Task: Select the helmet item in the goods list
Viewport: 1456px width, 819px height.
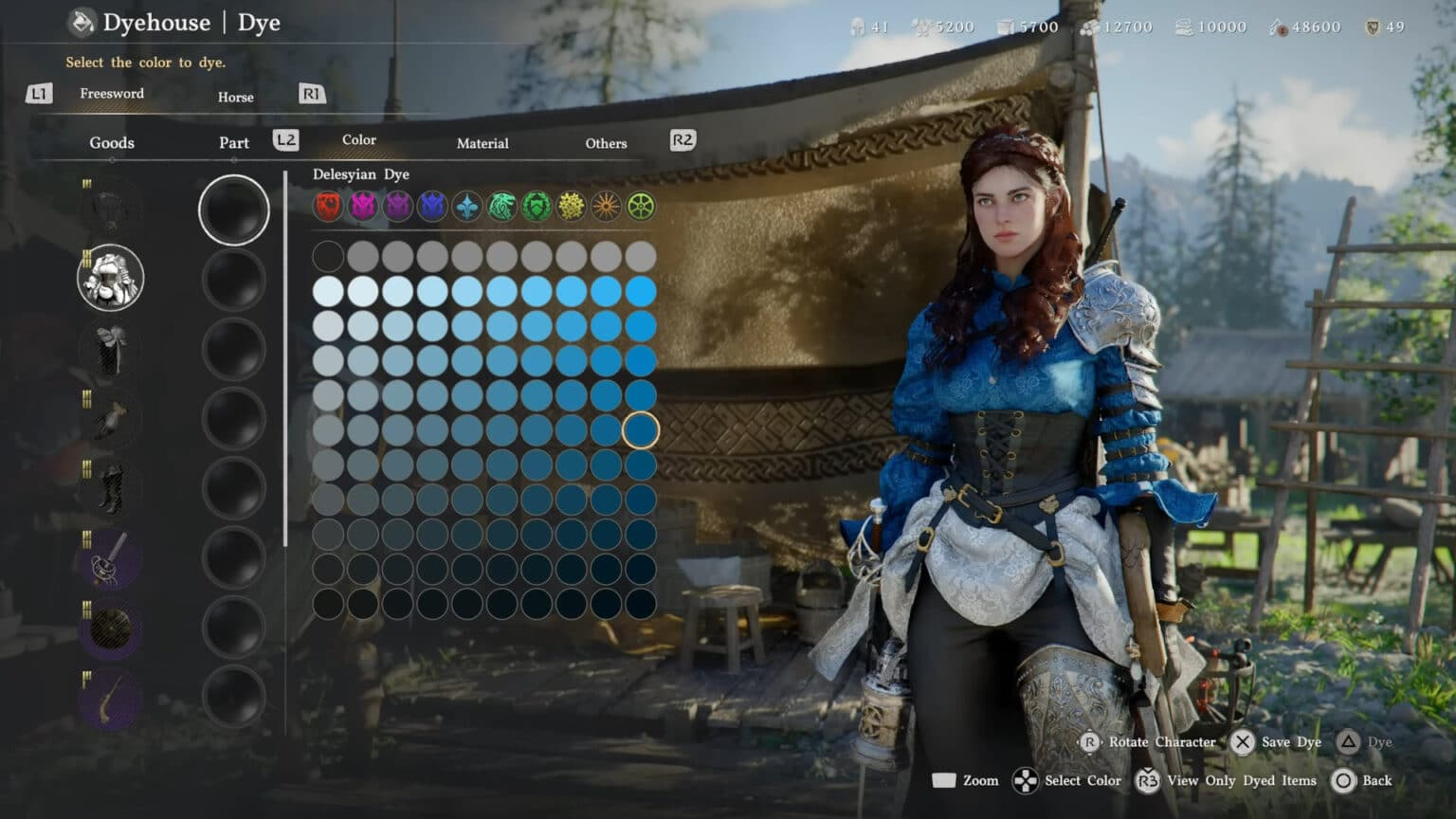Action: coord(109,207)
